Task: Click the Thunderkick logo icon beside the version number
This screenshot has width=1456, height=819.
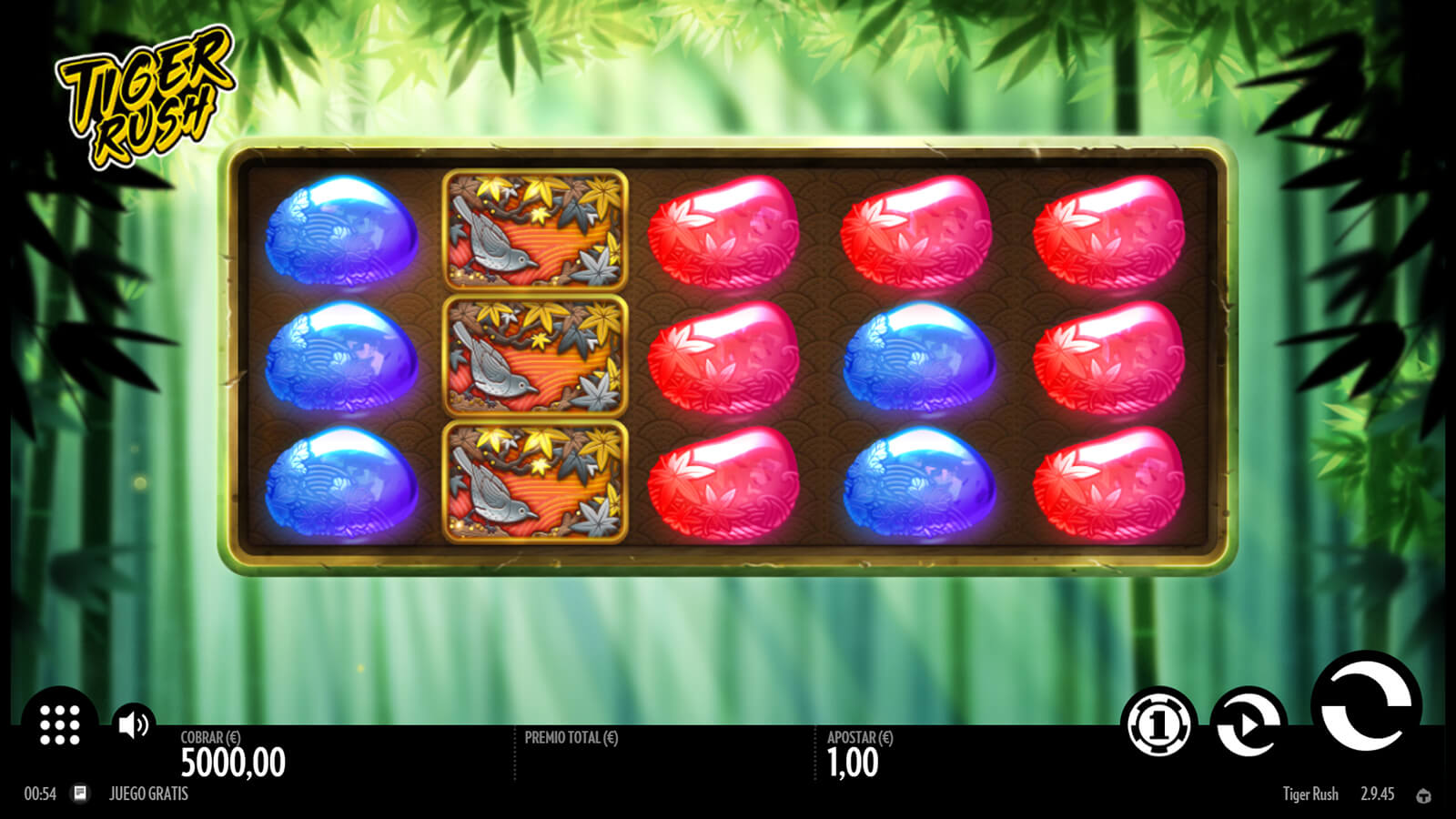Action: coord(1423,795)
